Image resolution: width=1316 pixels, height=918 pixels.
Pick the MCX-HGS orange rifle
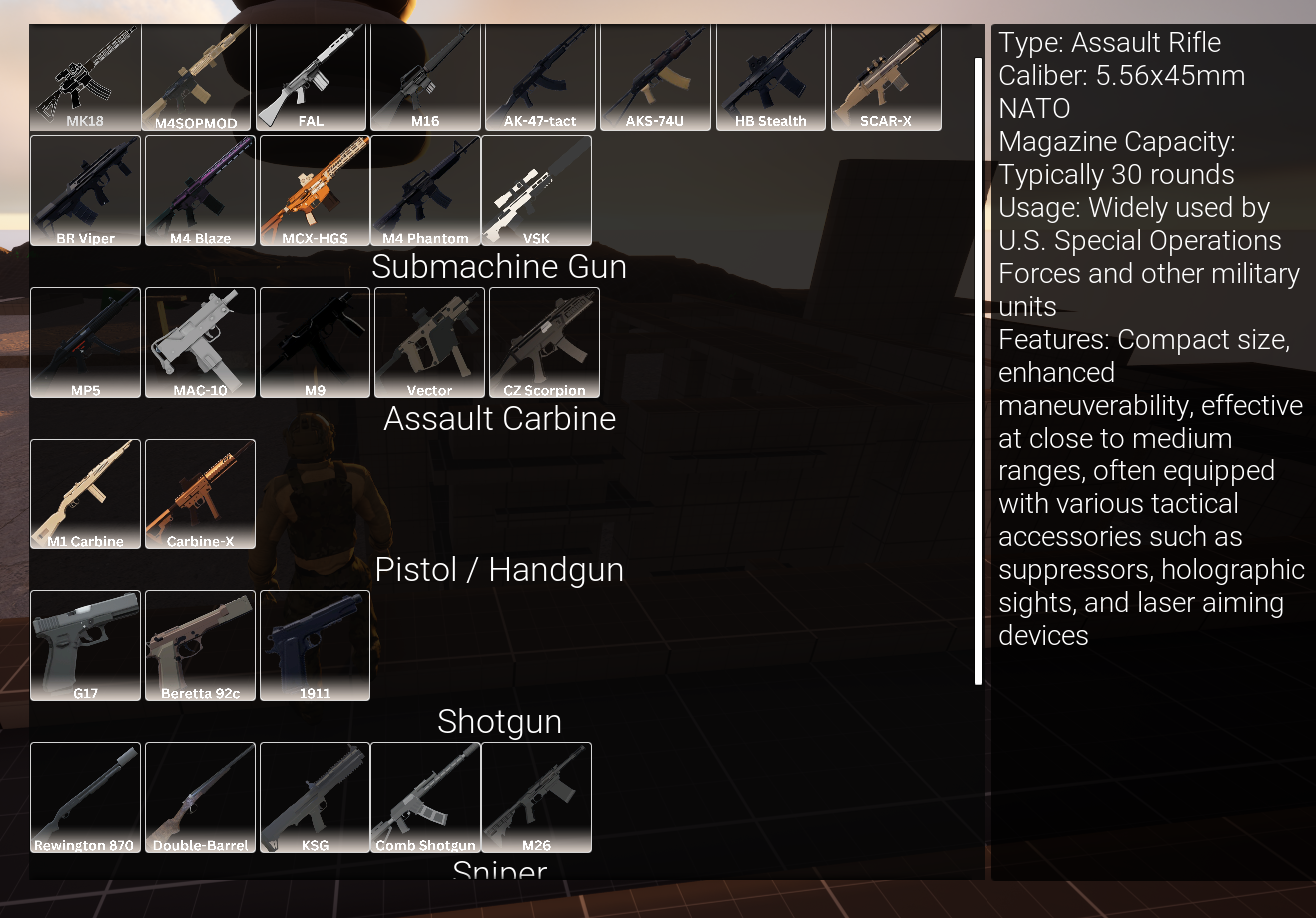(313, 190)
